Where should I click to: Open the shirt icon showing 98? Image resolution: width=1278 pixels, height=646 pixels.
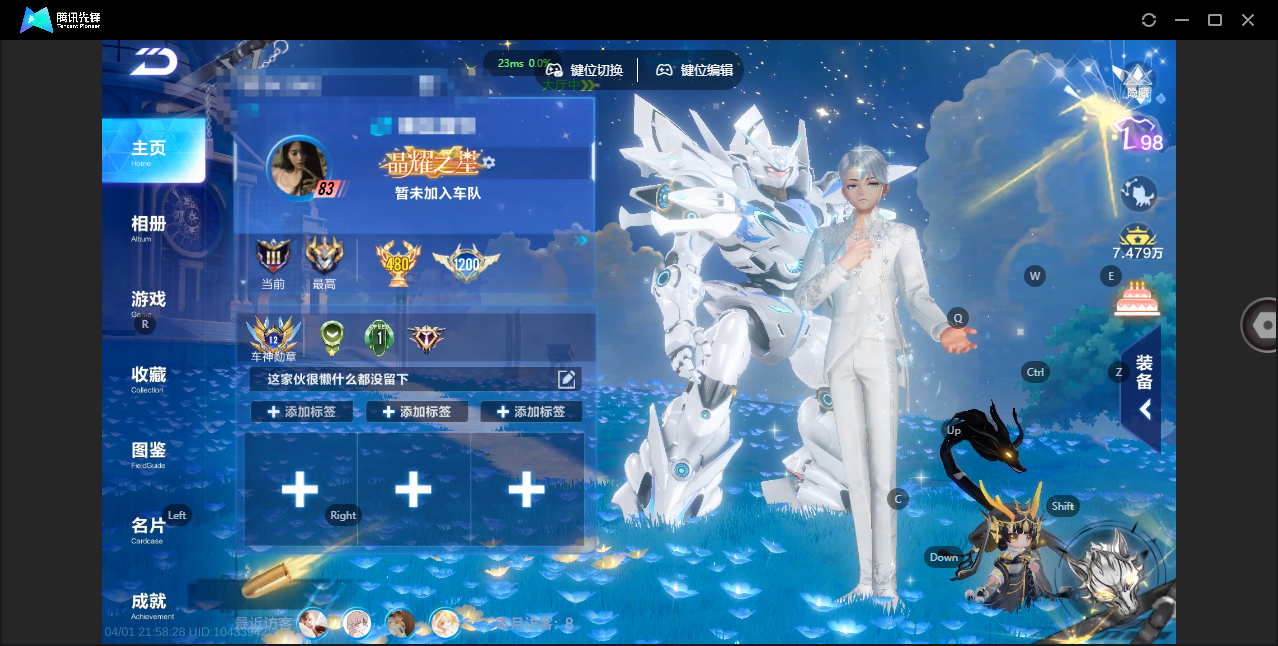[x=1139, y=135]
